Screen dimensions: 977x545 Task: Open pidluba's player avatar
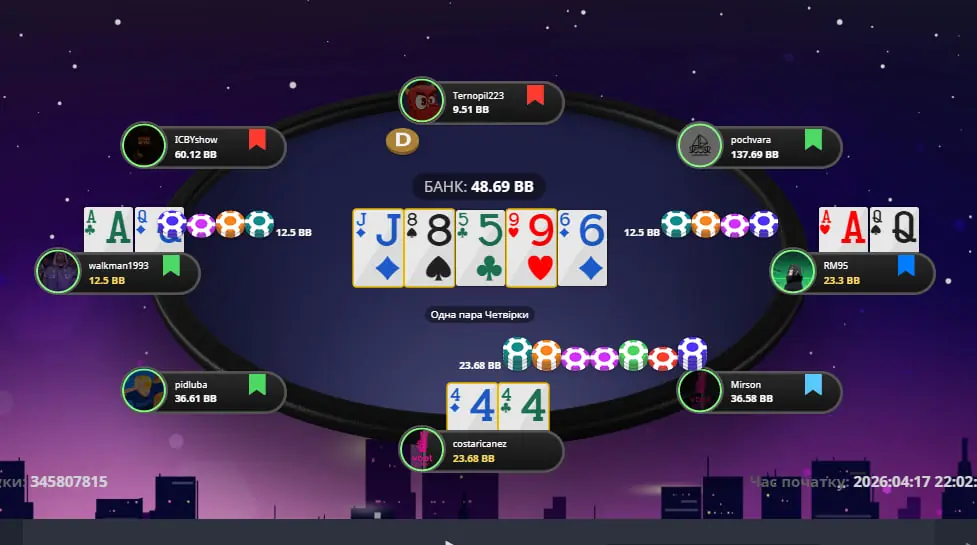tap(144, 391)
